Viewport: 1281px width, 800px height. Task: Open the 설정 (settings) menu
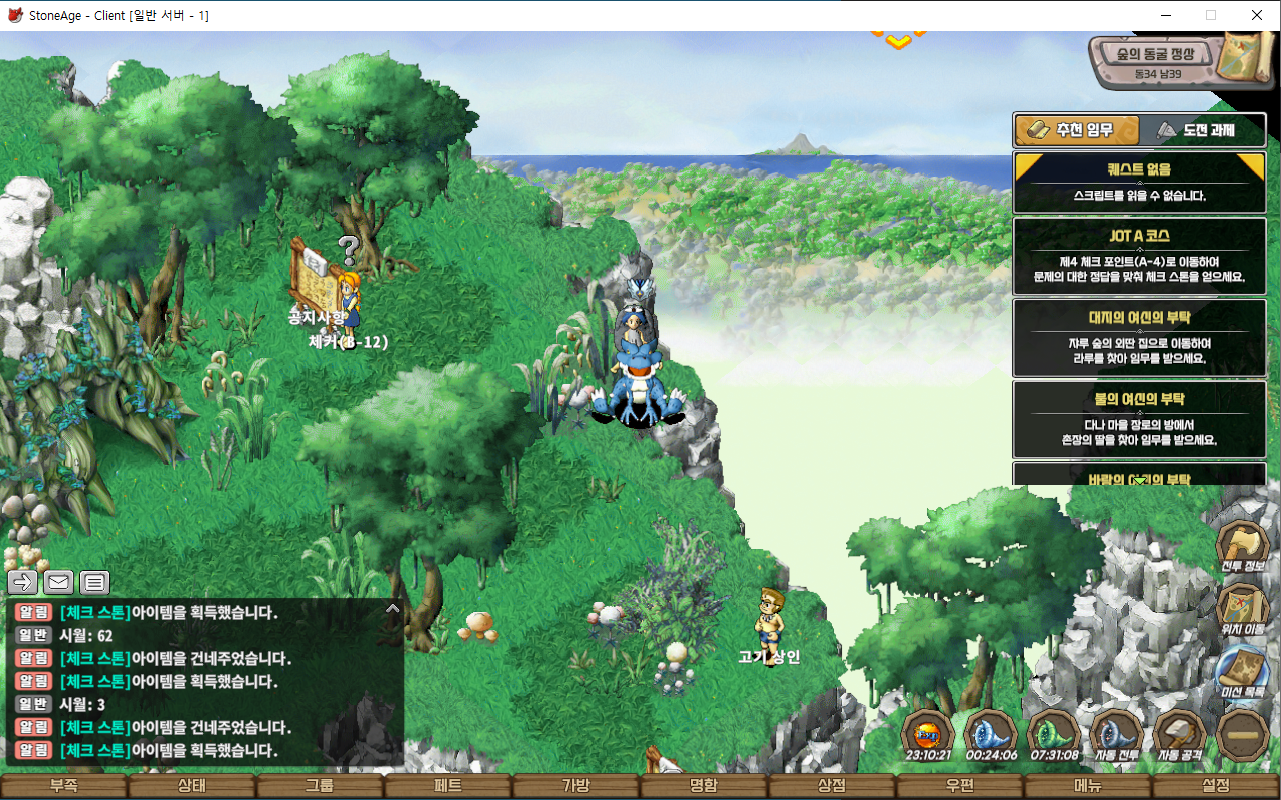click(x=1216, y=786)
